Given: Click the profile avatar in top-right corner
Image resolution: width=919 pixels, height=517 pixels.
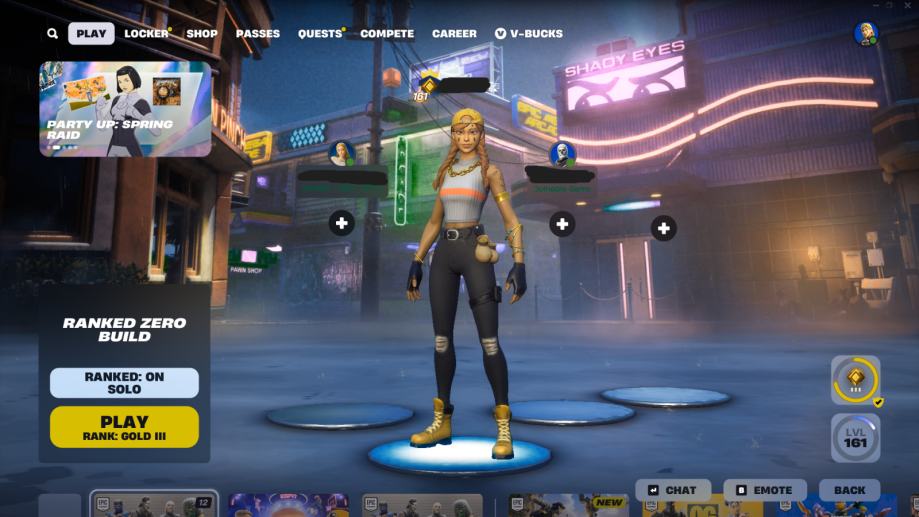Looking at the screenshot, I should [865, 34].
